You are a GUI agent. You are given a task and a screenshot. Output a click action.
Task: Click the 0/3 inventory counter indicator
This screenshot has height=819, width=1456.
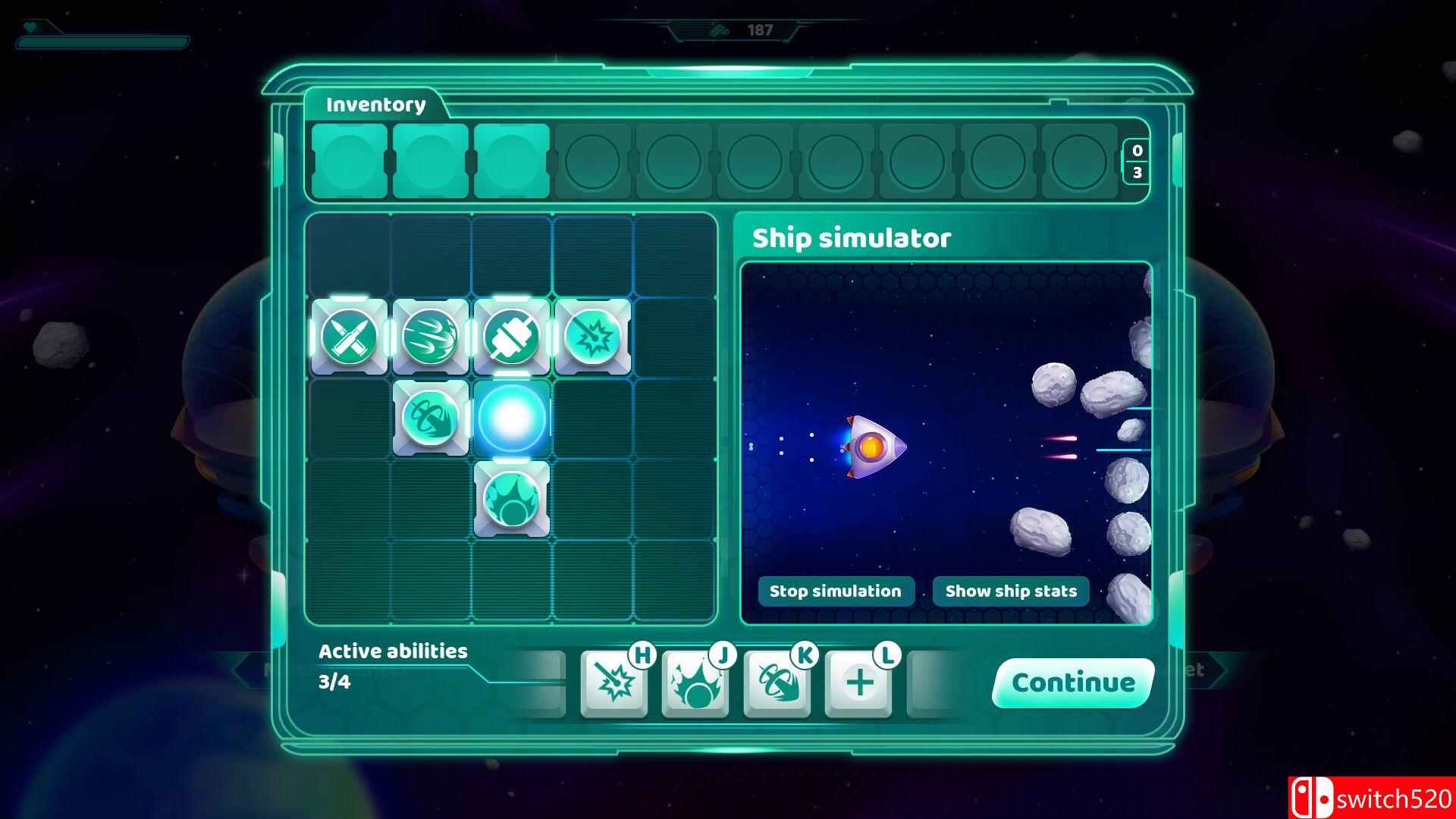(1137, 162)
